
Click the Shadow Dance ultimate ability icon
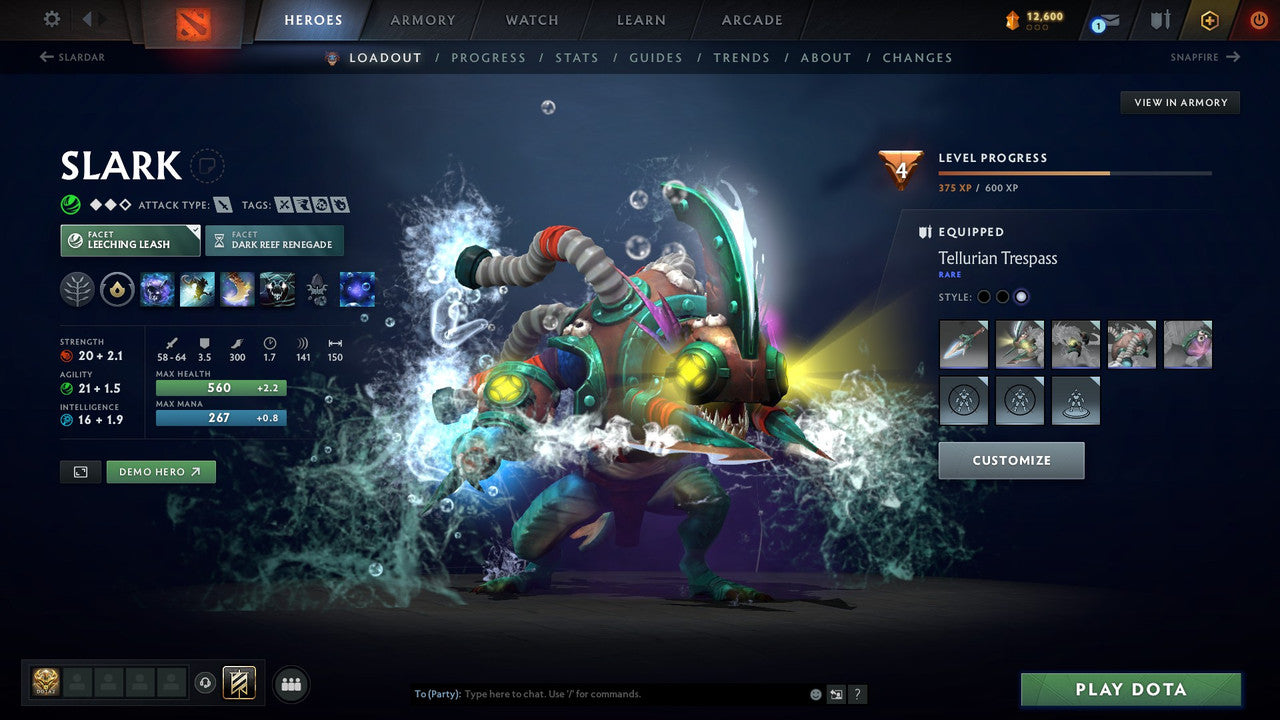277,290
